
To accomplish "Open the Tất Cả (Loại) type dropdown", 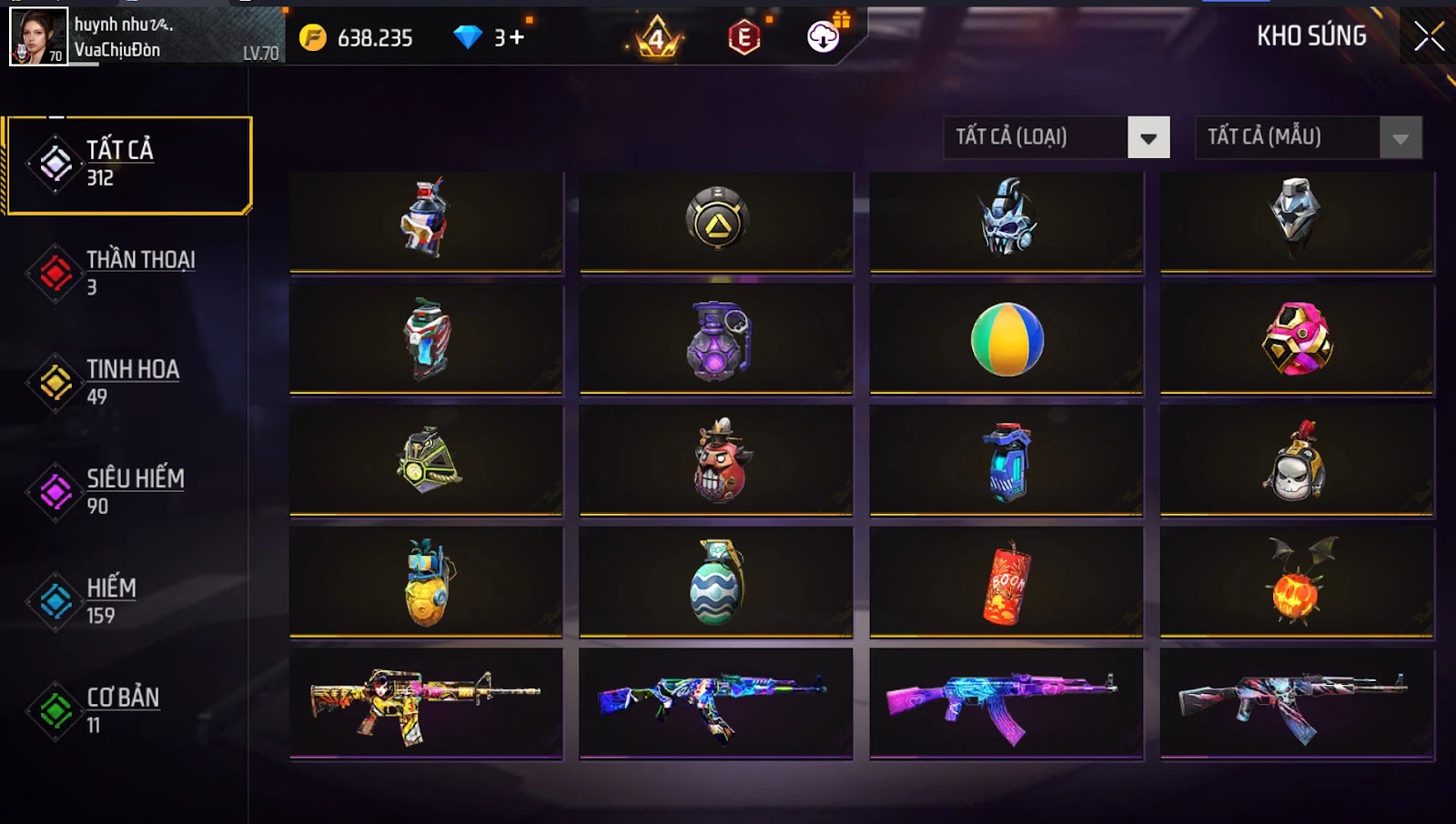I will click(1057, 138).
